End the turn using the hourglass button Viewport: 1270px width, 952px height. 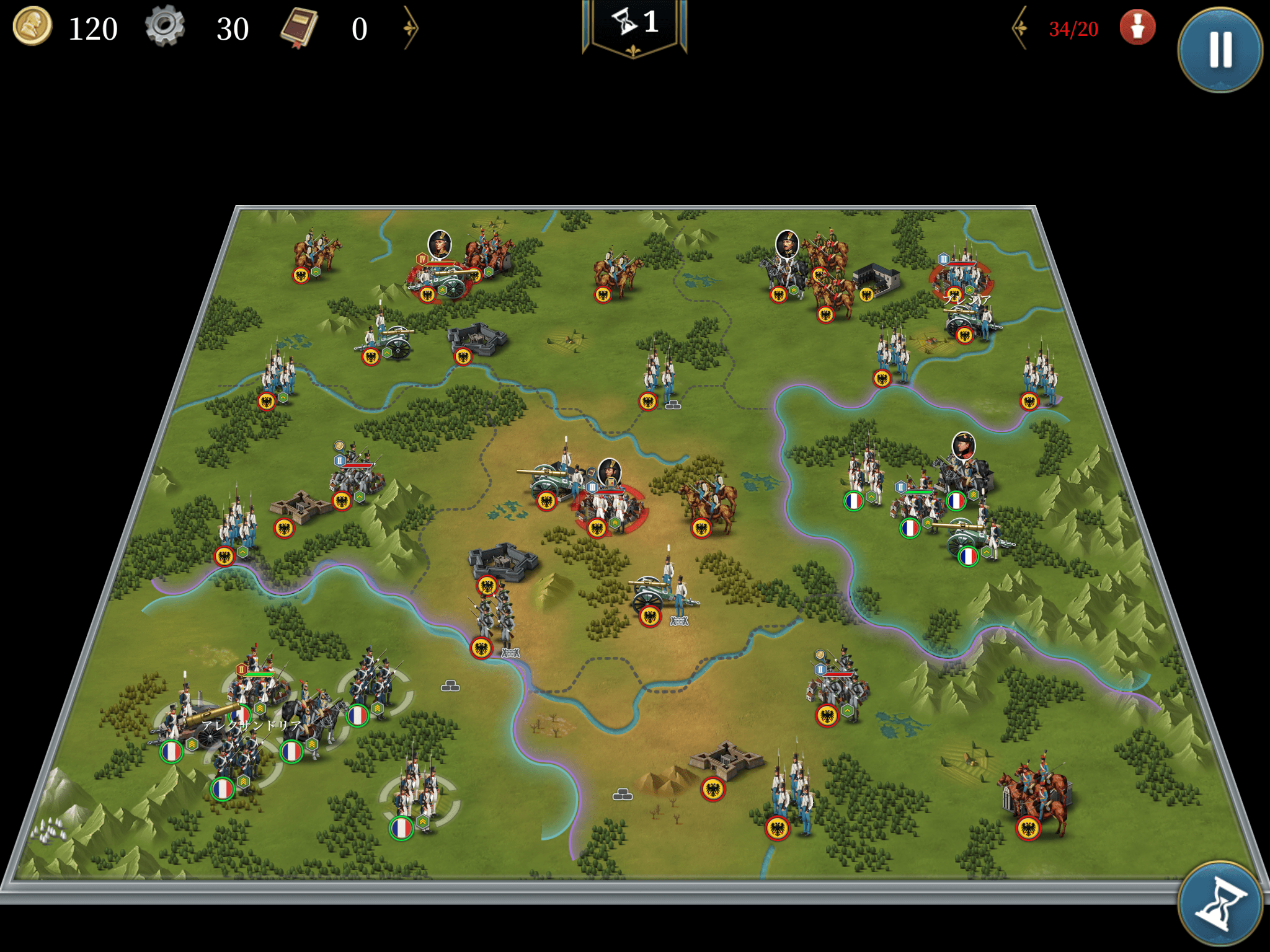coord(1220,904)
